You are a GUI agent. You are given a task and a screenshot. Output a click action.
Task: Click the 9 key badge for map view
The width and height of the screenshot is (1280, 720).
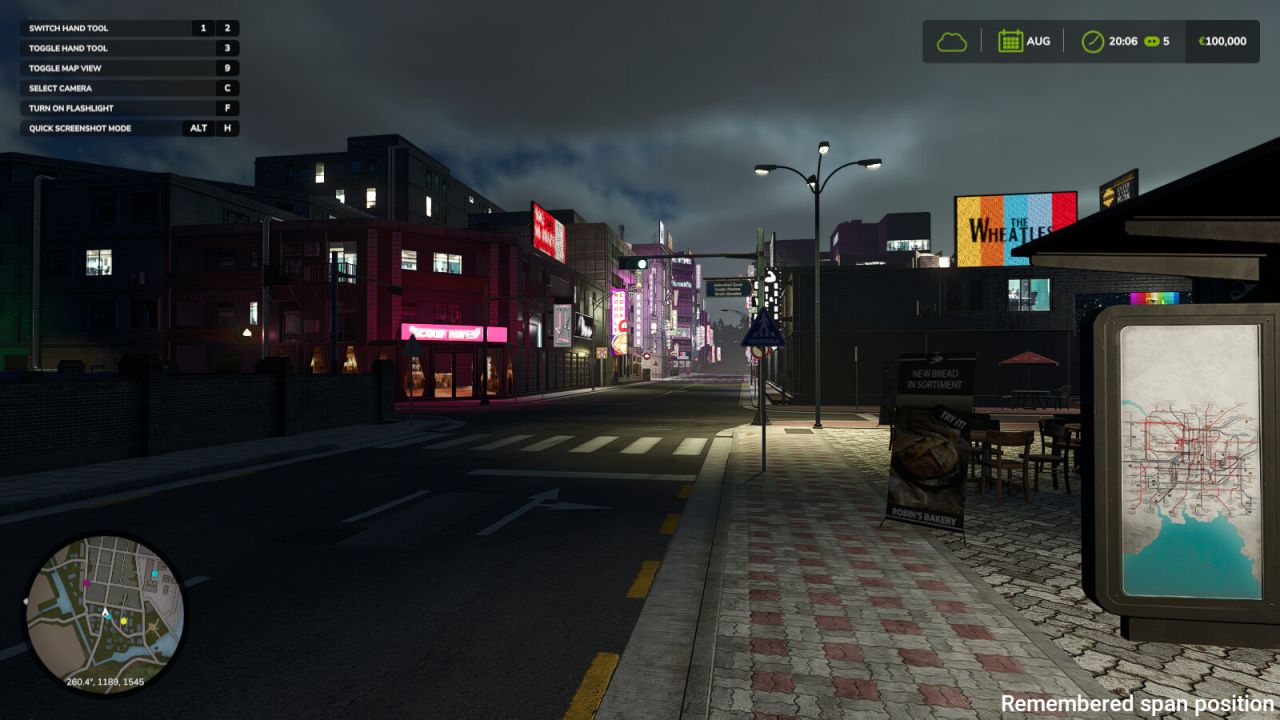click(x=227, y=68)
